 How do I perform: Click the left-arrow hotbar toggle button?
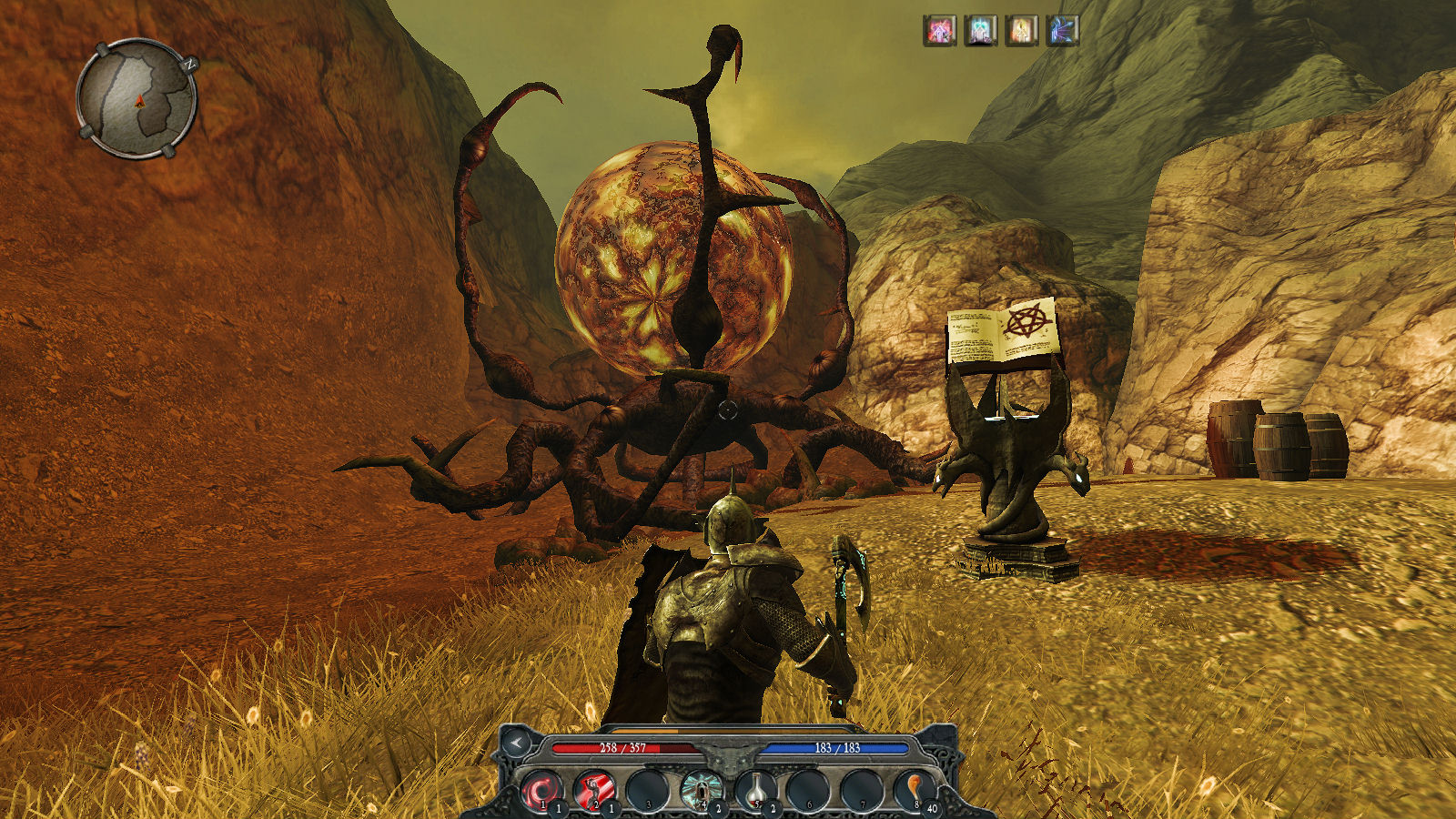[516, 743]
